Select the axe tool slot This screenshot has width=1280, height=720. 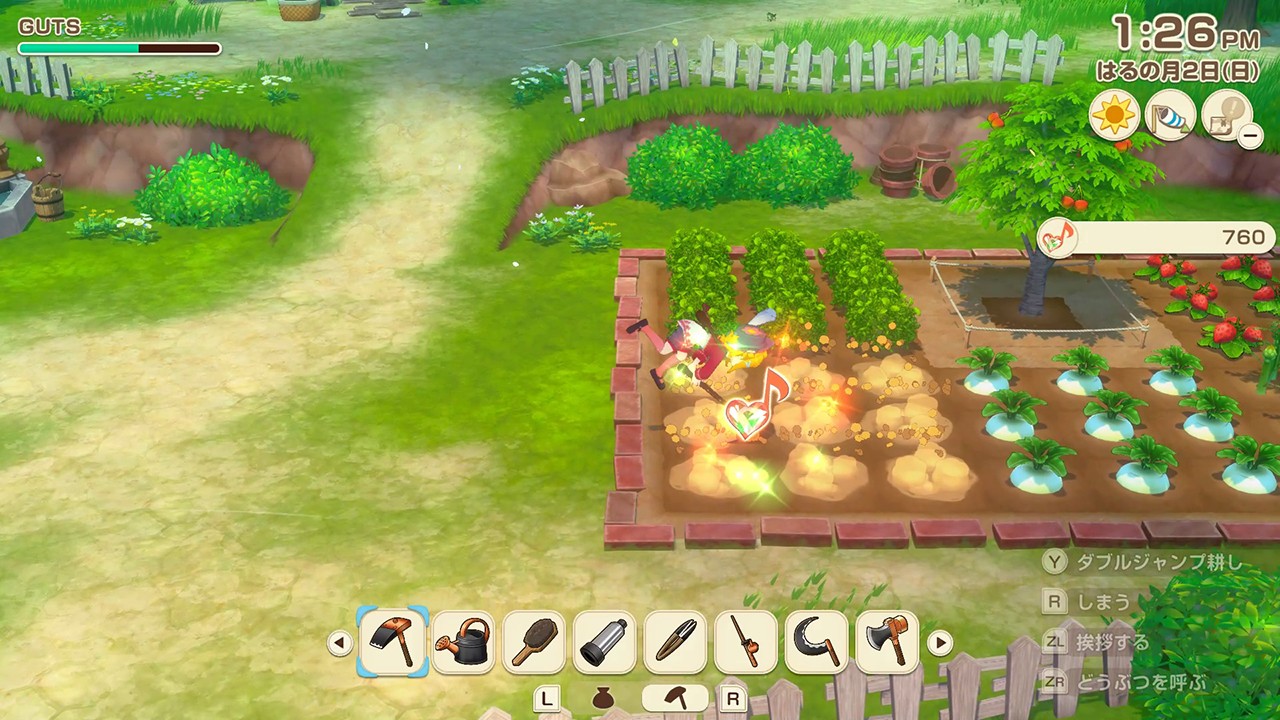pyautogui.click(x=888, y=641)
